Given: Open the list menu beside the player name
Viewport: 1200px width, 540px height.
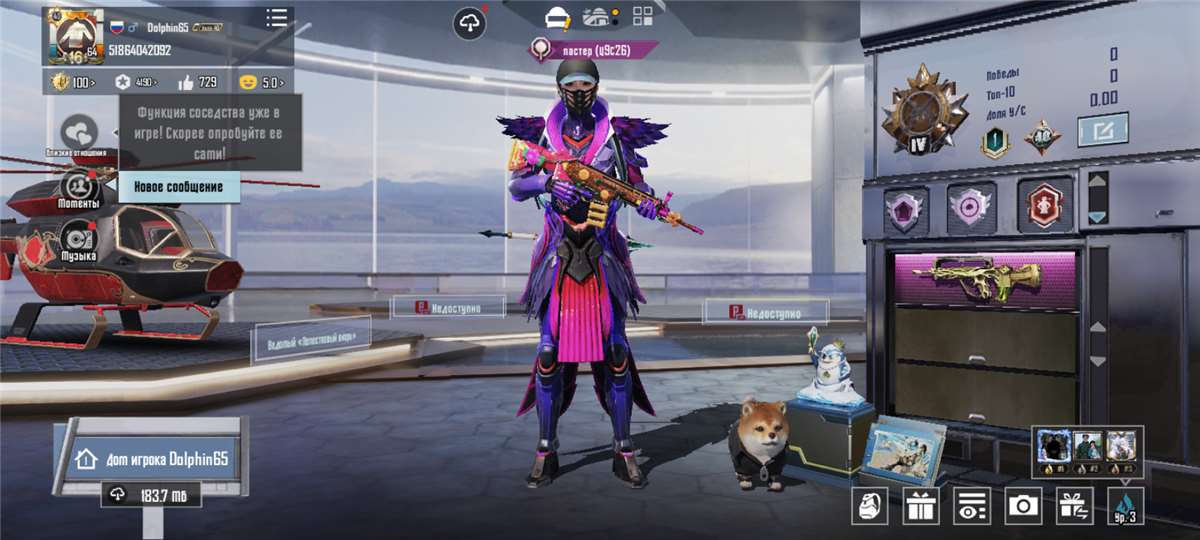Looking at the screenshot, I should (x=277, y=18).
